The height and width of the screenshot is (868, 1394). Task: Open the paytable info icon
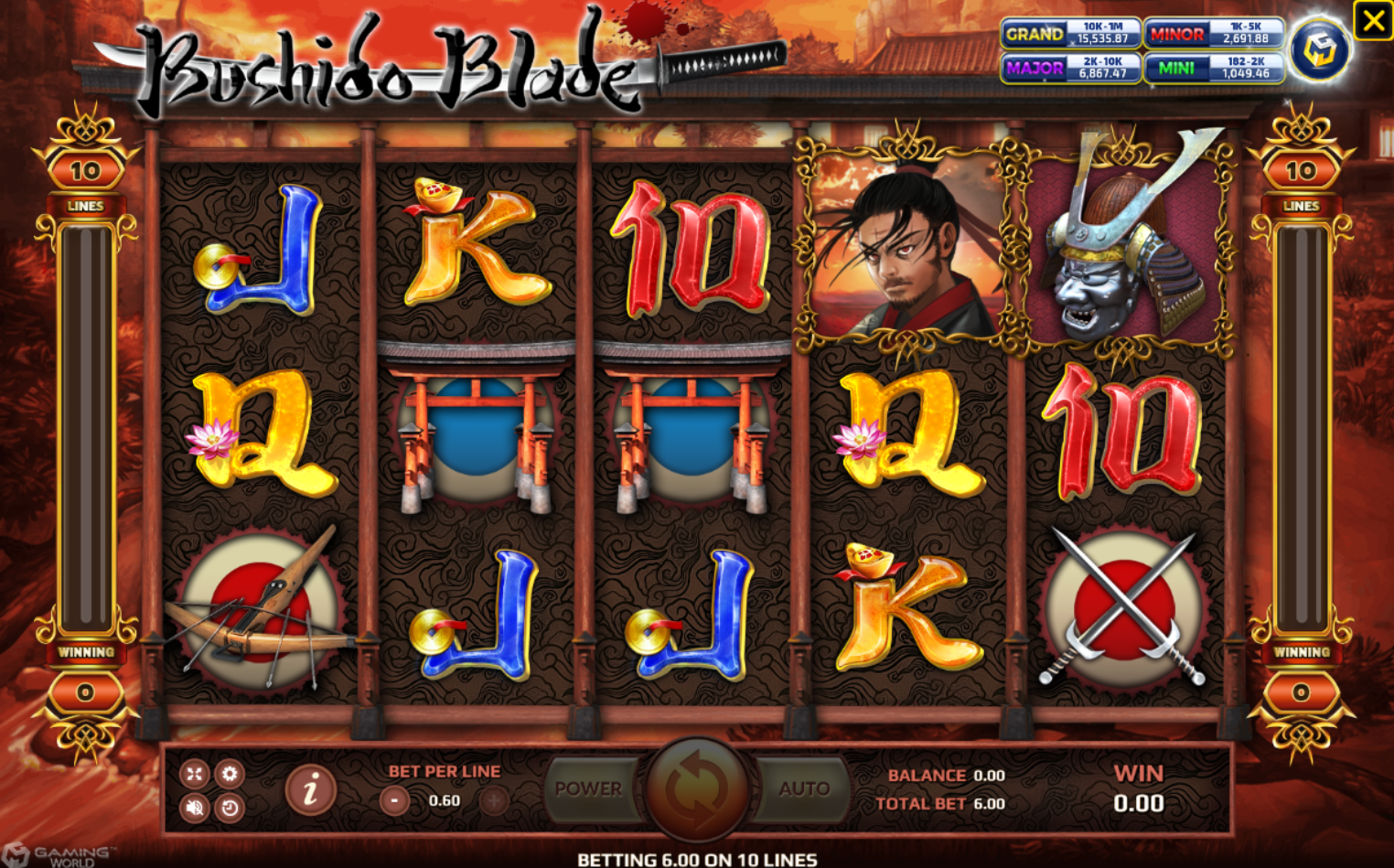(x=310, y=788)
